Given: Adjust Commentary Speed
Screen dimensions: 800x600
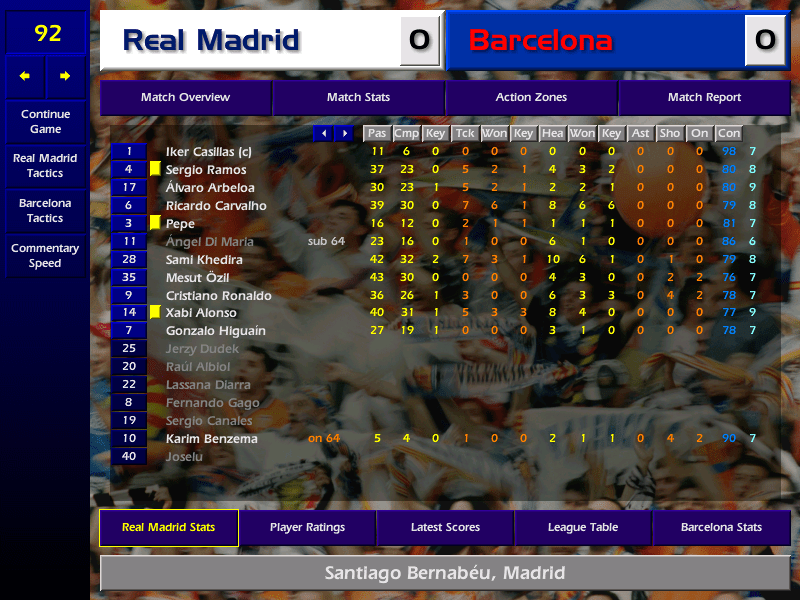Looking at the screenshot, I should [x=45, y=256].
